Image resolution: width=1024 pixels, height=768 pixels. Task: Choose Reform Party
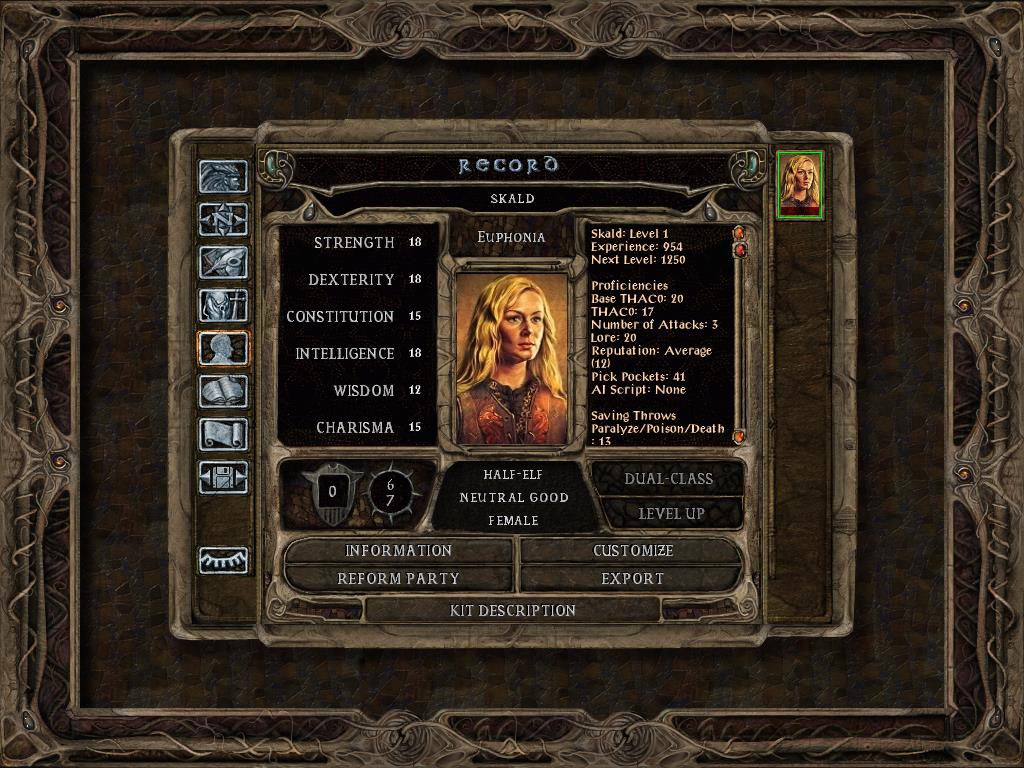(x=398, y=578)
